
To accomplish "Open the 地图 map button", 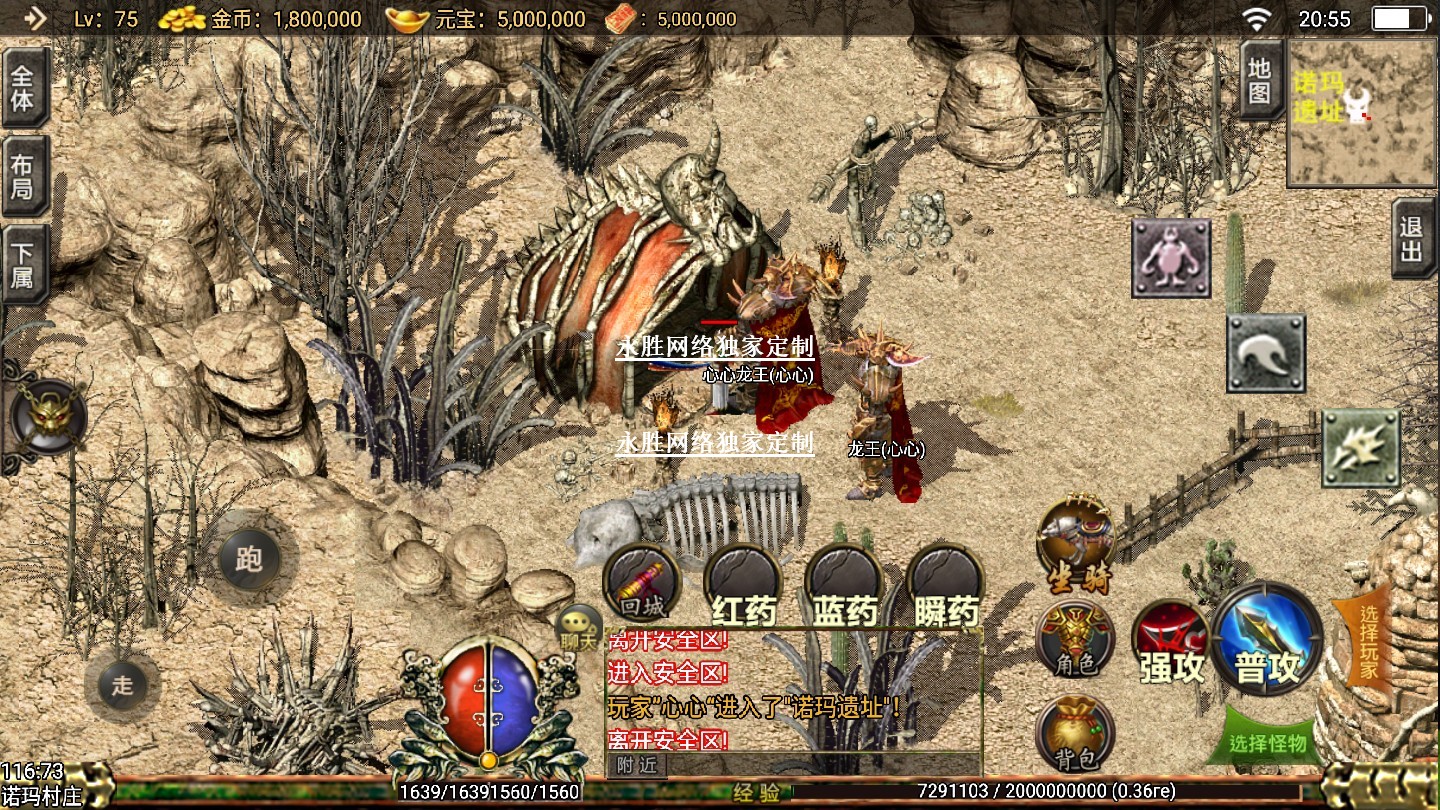I will click(1260, 80).
